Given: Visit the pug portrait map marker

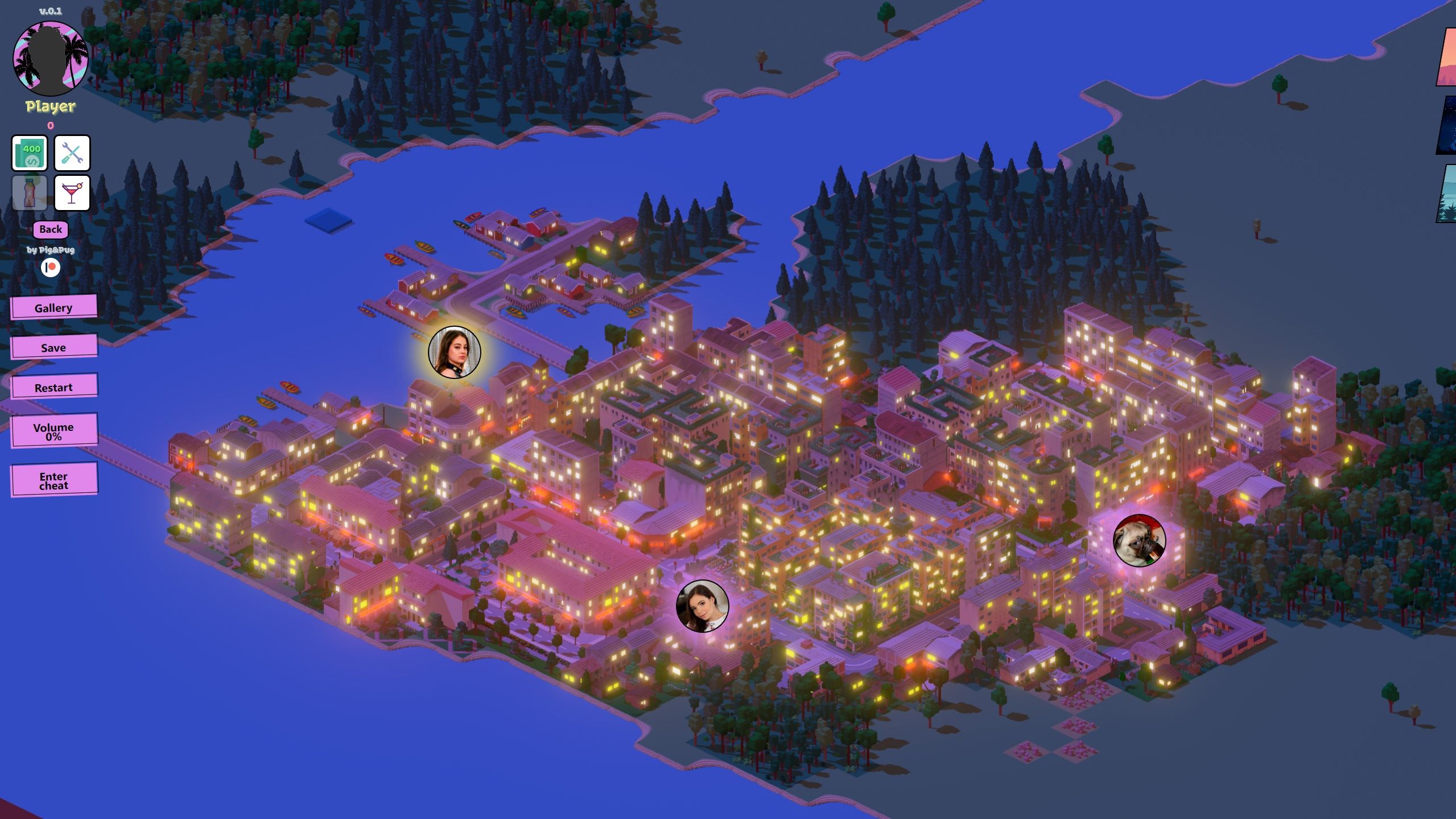Looking at the screenshot, I should pyautogui.click(x=1139, y=541).
